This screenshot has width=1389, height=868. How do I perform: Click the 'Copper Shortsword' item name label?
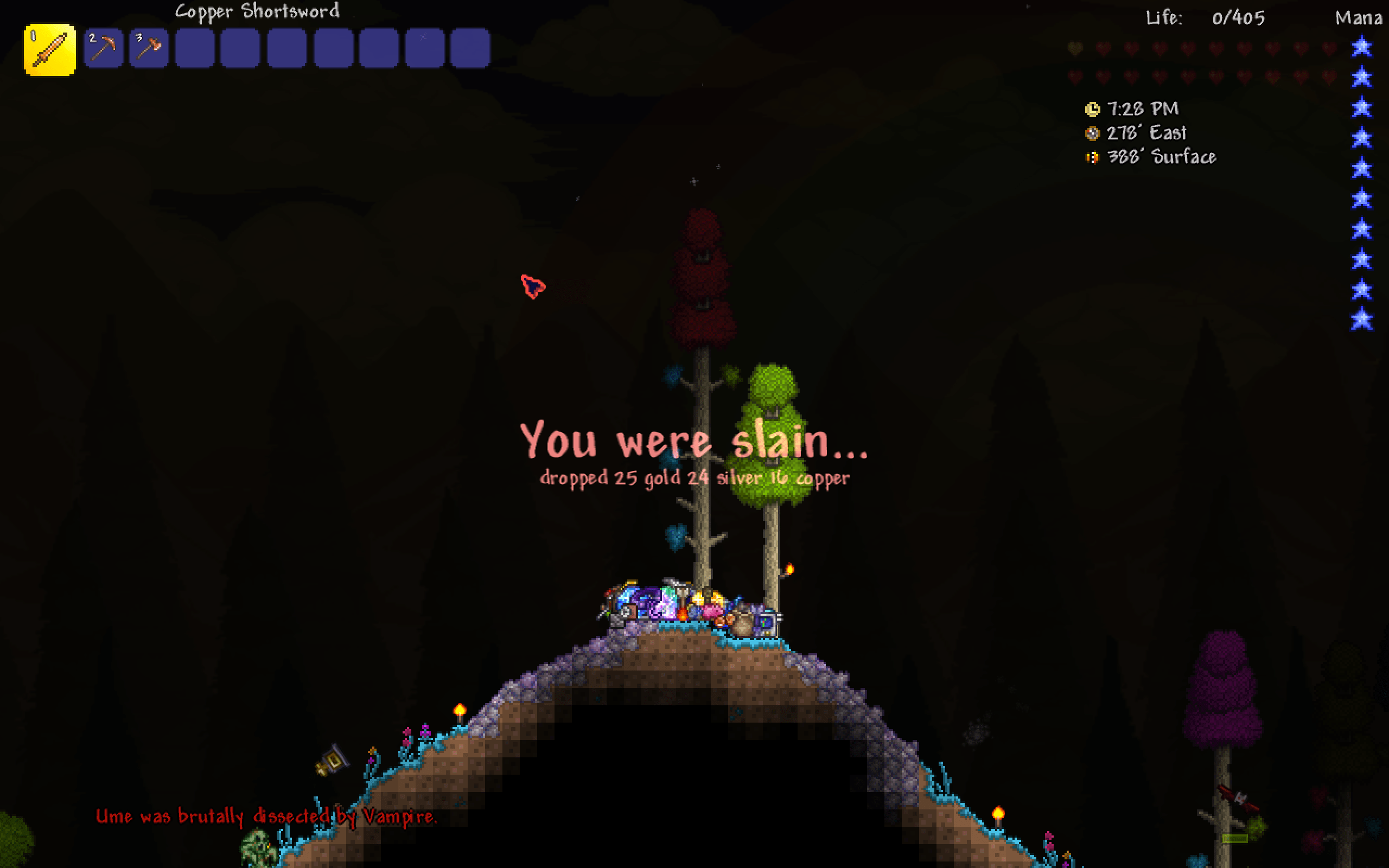point(257,11)
